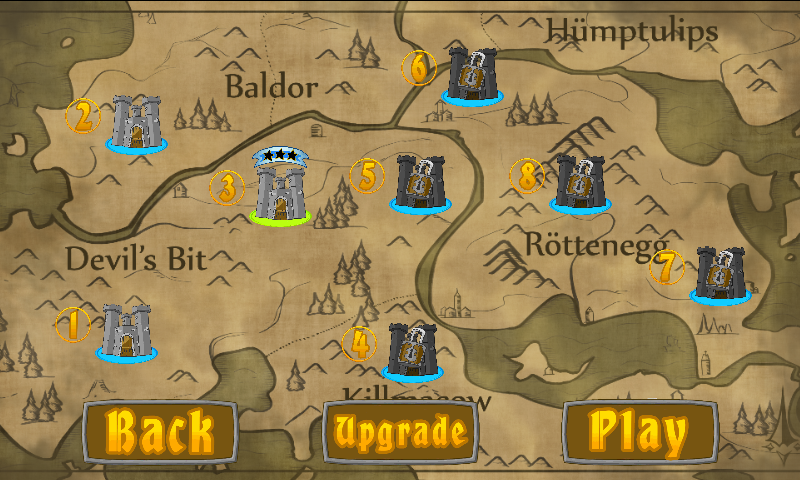The height and width of the screenshot is (480, 800).
Task: Choose the locked level 7 castle
Action: (x=720, y=272)
